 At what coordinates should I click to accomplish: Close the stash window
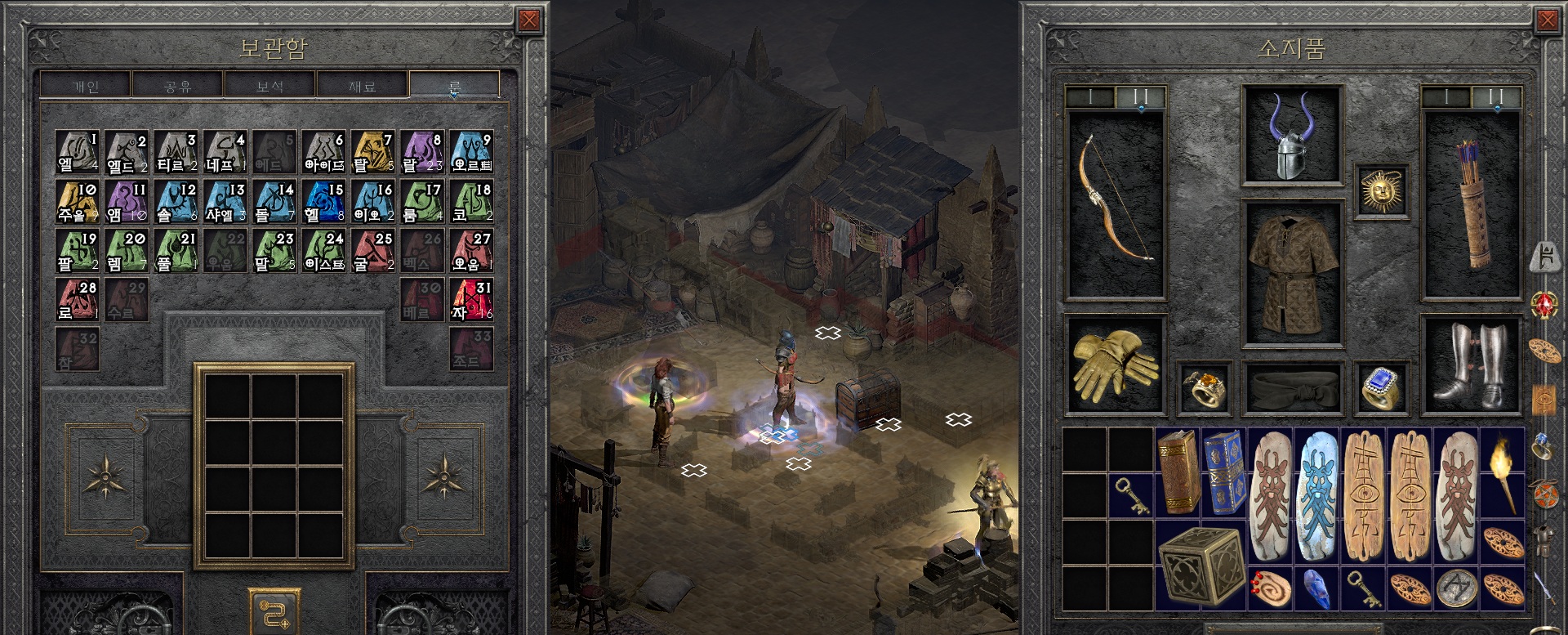pyautogui.click(x=529, y=20)
